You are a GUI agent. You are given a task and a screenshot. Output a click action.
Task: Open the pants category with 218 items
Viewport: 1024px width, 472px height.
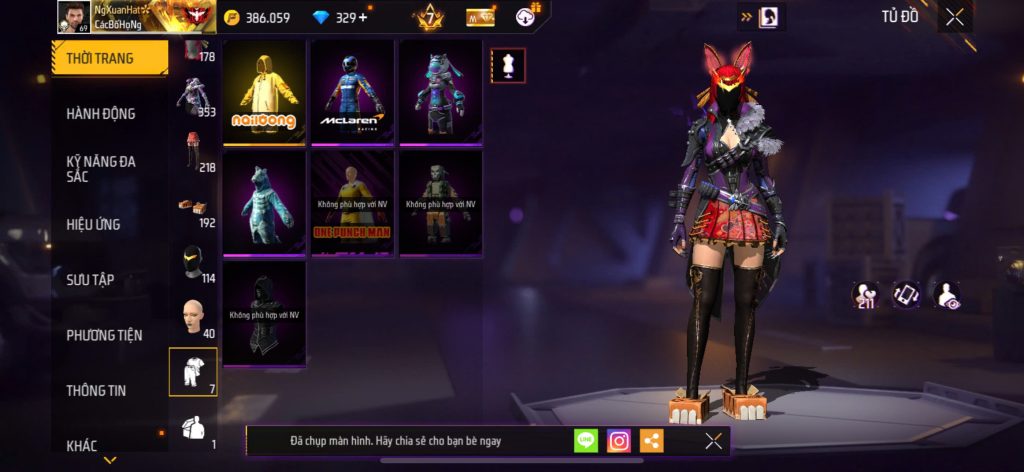(194, 152)
